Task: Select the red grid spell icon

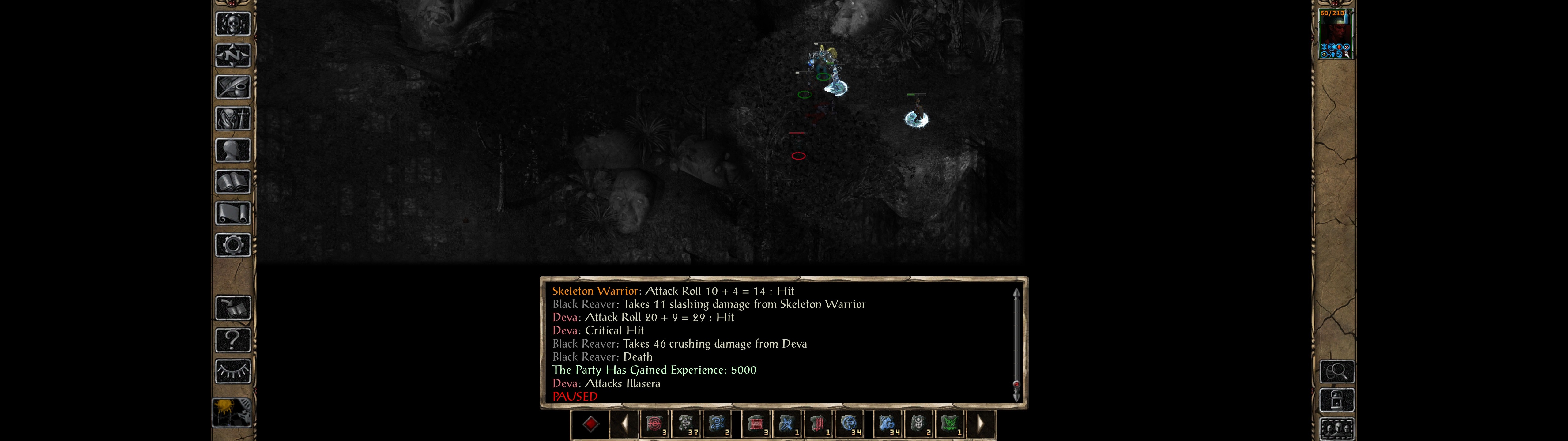Action: 756,424
